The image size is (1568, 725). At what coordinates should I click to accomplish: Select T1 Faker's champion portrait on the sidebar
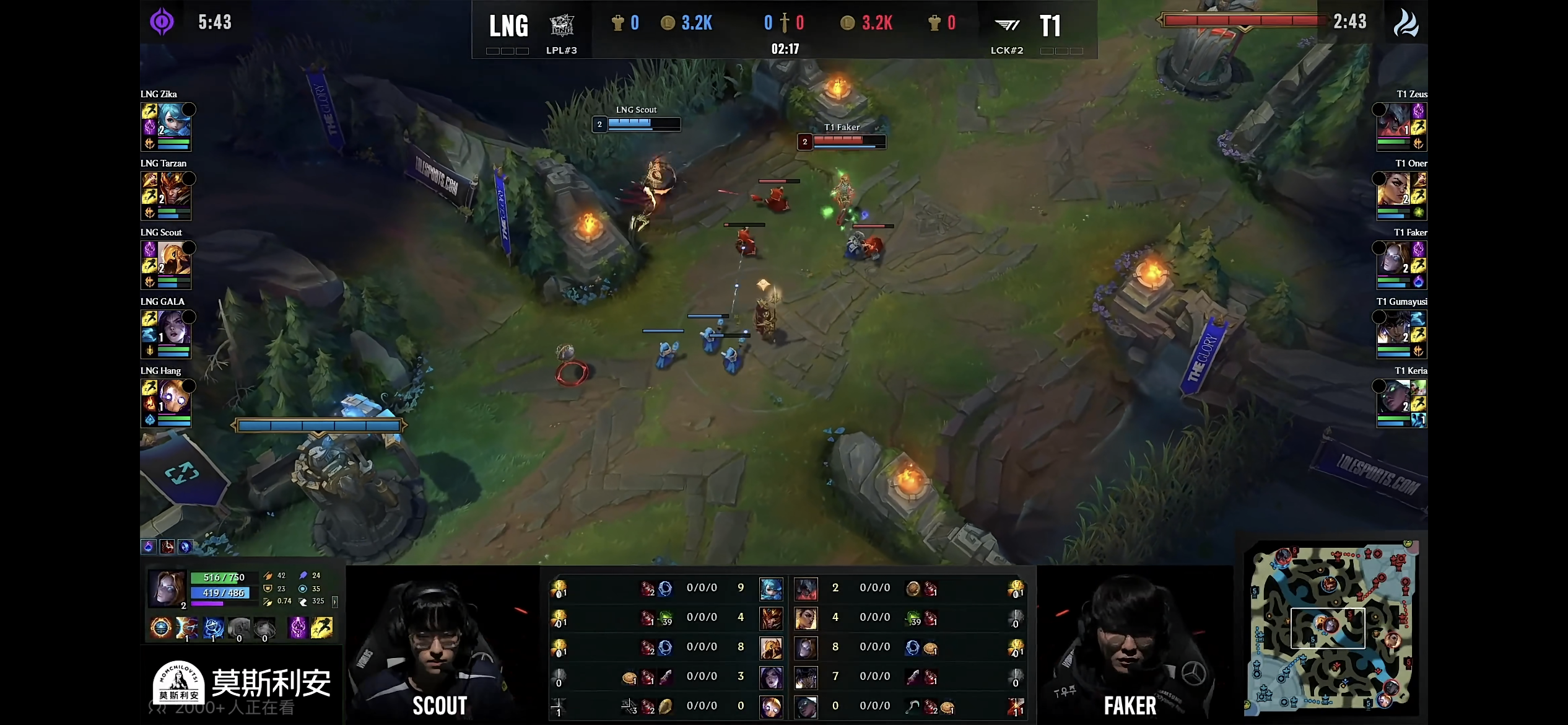click(1393, 258)
